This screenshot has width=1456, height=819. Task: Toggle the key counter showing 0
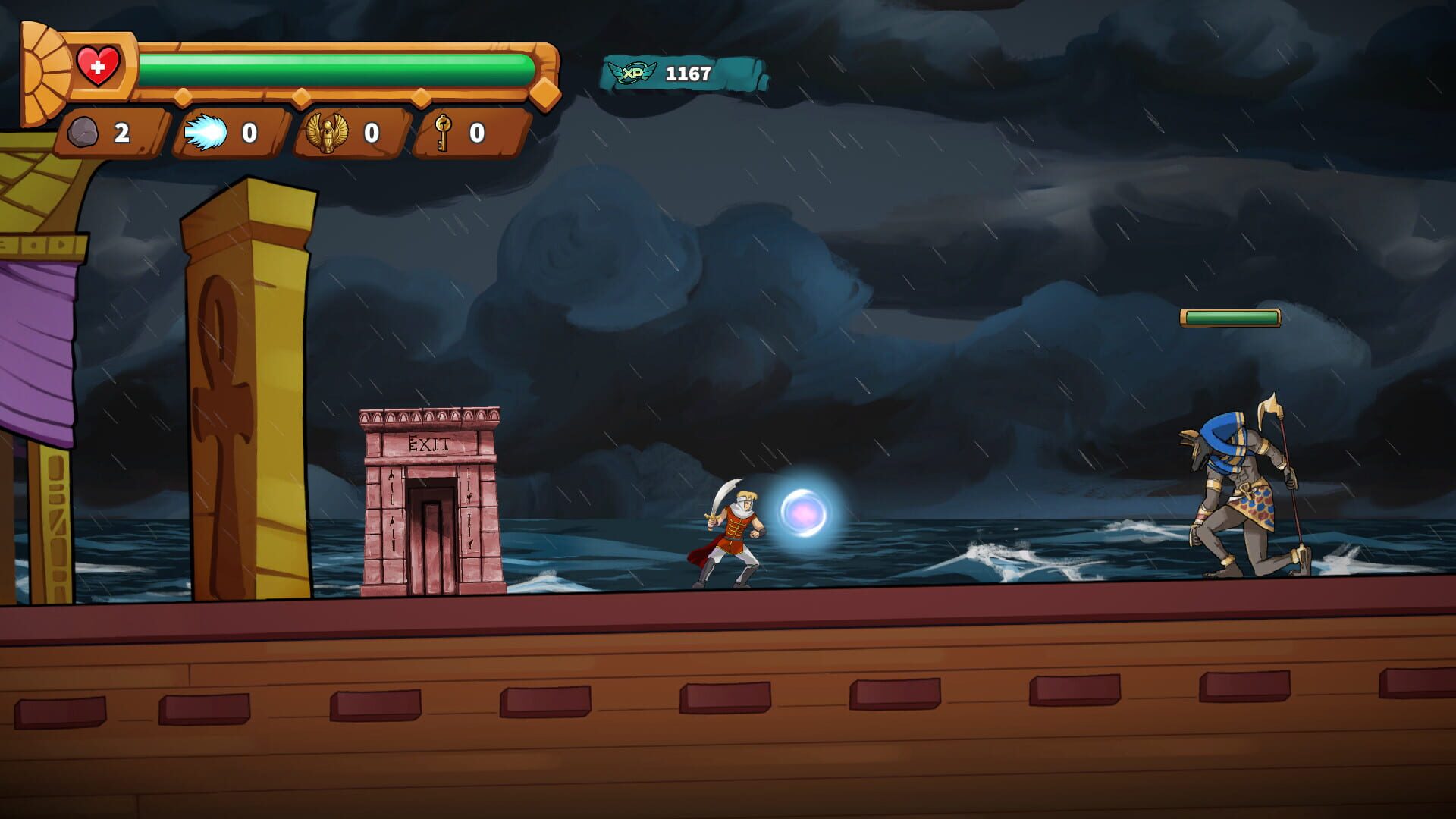coord(476,133)
